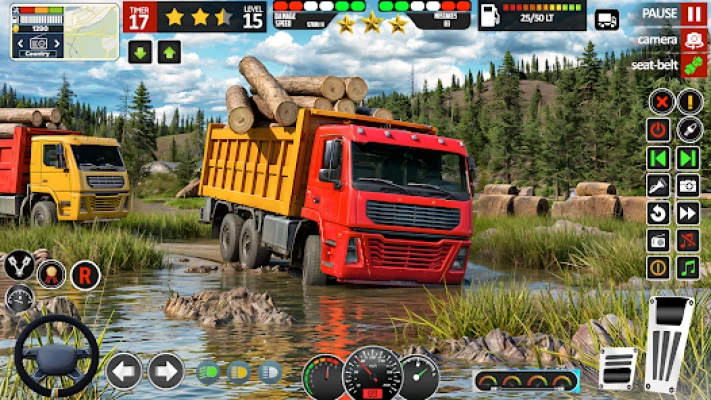Toggle the red engine power button
The image size is (711, 400).
tap(659, 129)
